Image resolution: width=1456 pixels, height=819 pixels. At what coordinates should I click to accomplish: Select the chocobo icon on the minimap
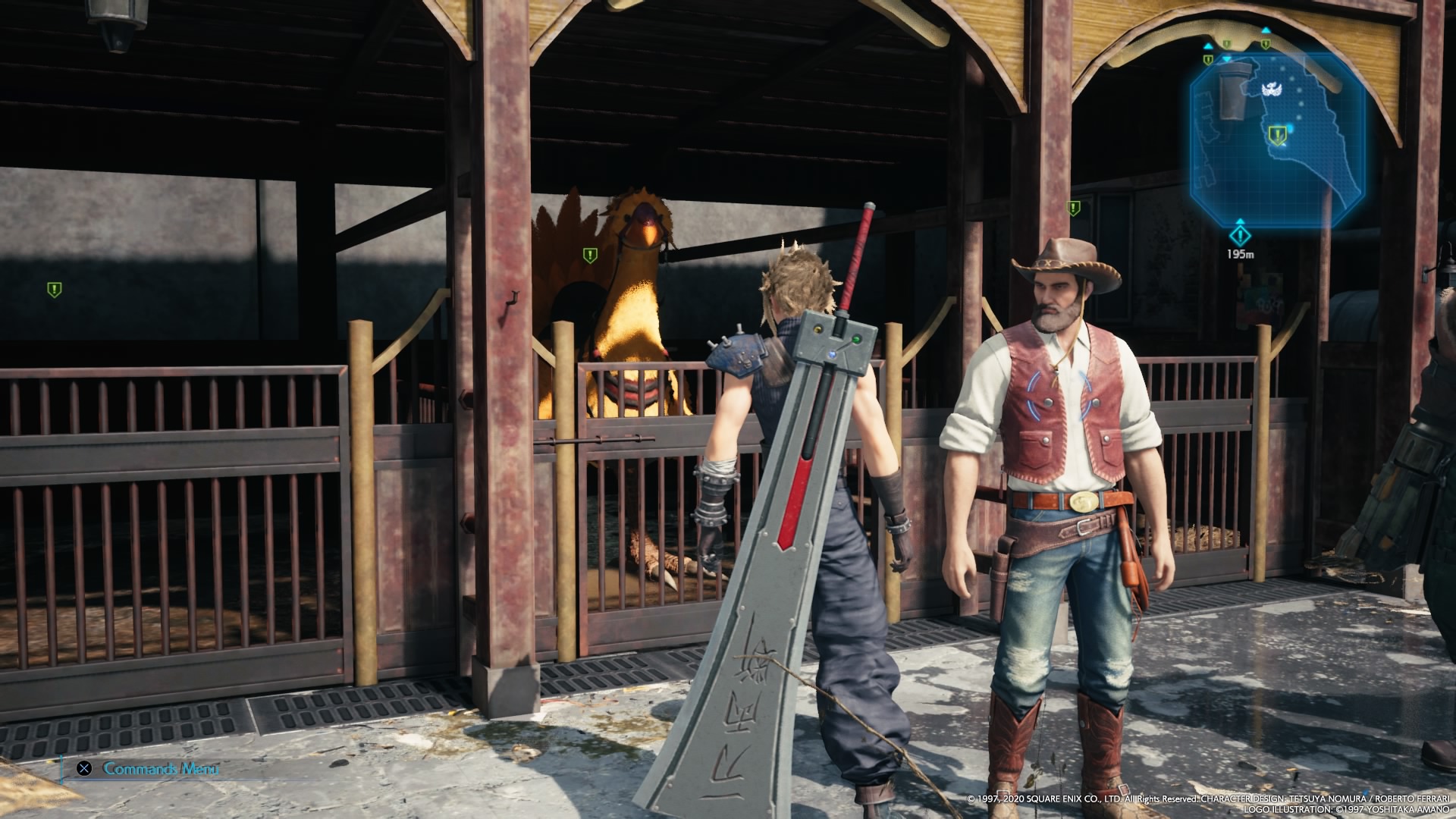(1270, 90)
